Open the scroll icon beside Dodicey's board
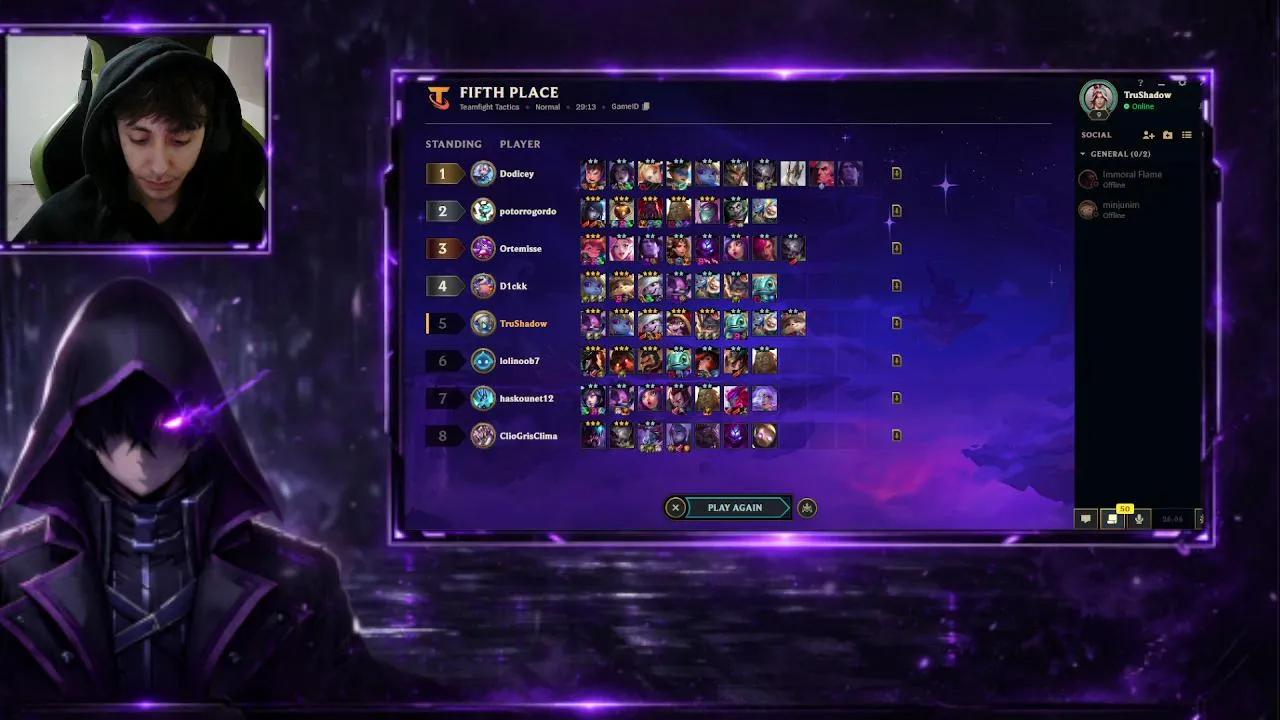The image size is (1280, 720). pyautogui.click(x=896, y=173)
